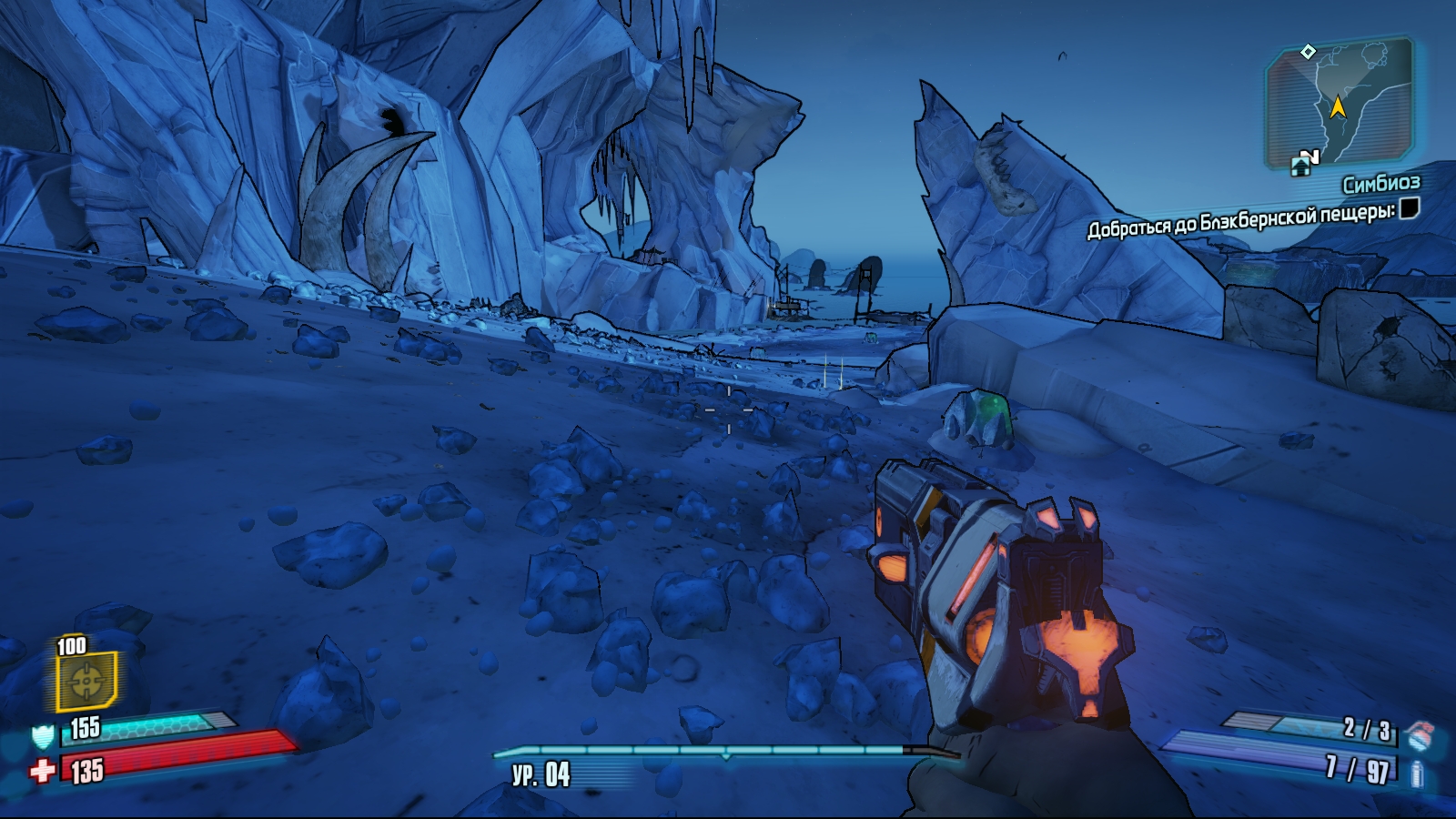Activate the yellow action skill icon
The height and width of the screenshot is (819, 1456).
(x=86, y=681)
